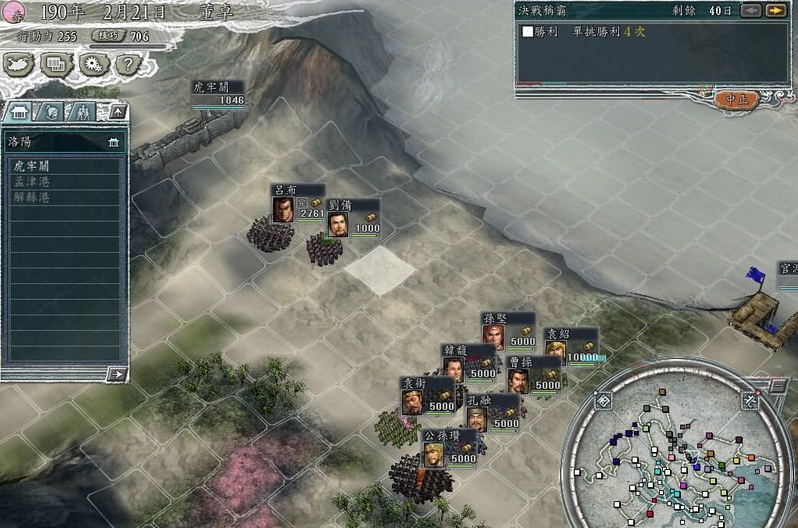Choose 孟津港 from the list
The width and height of the screenshot is (798, 528).
tap(32, 182)
